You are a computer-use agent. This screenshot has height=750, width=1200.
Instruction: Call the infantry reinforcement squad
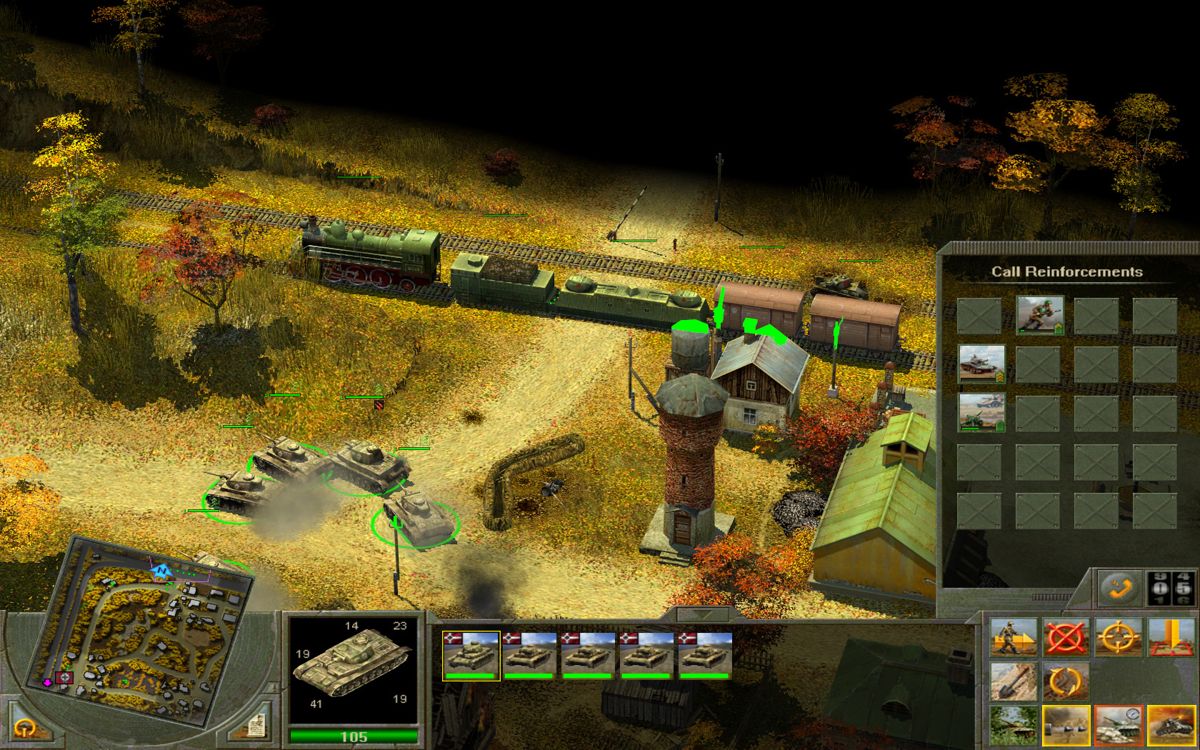(1037, 314)
